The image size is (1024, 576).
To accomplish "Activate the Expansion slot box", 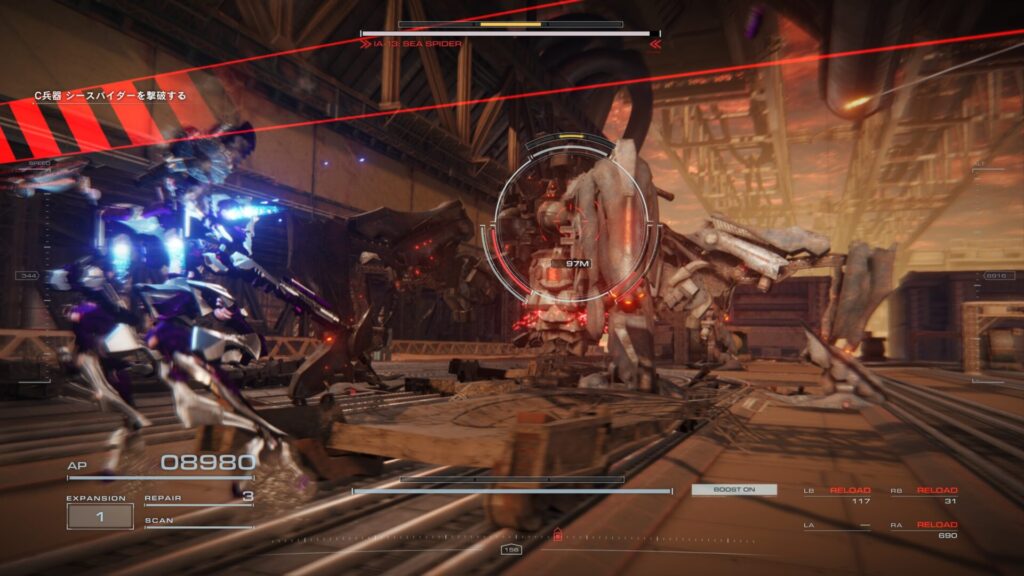I will 100,516.
